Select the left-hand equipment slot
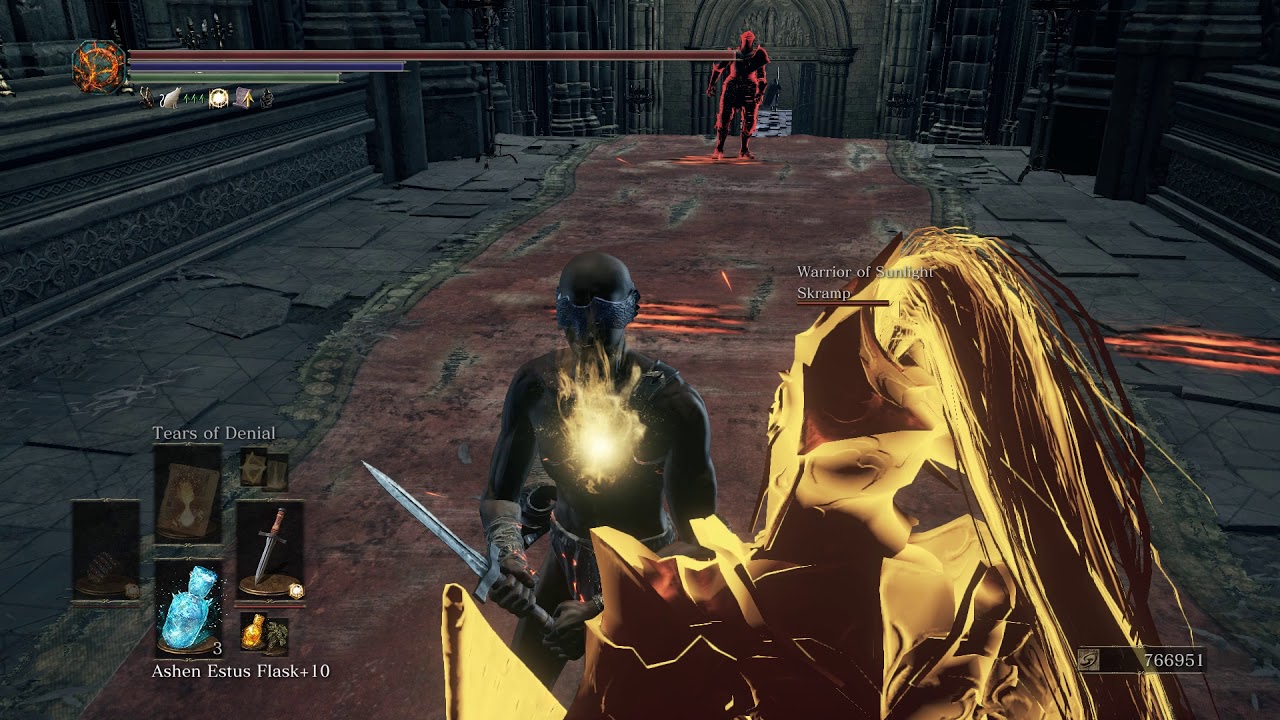 (x=105, y=552)
